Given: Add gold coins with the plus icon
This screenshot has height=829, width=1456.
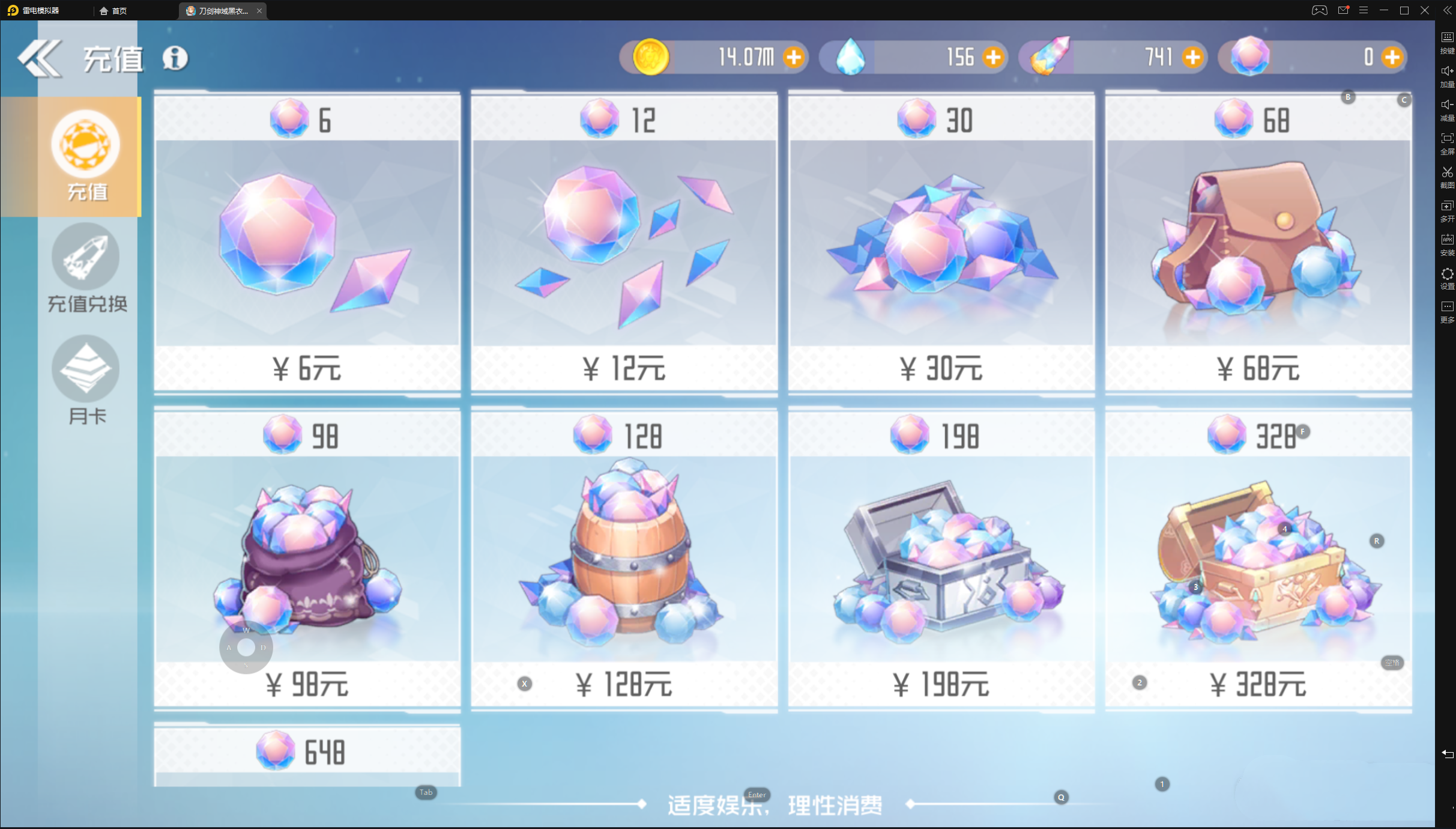Looking at the screenshot, I should (794, 57).
